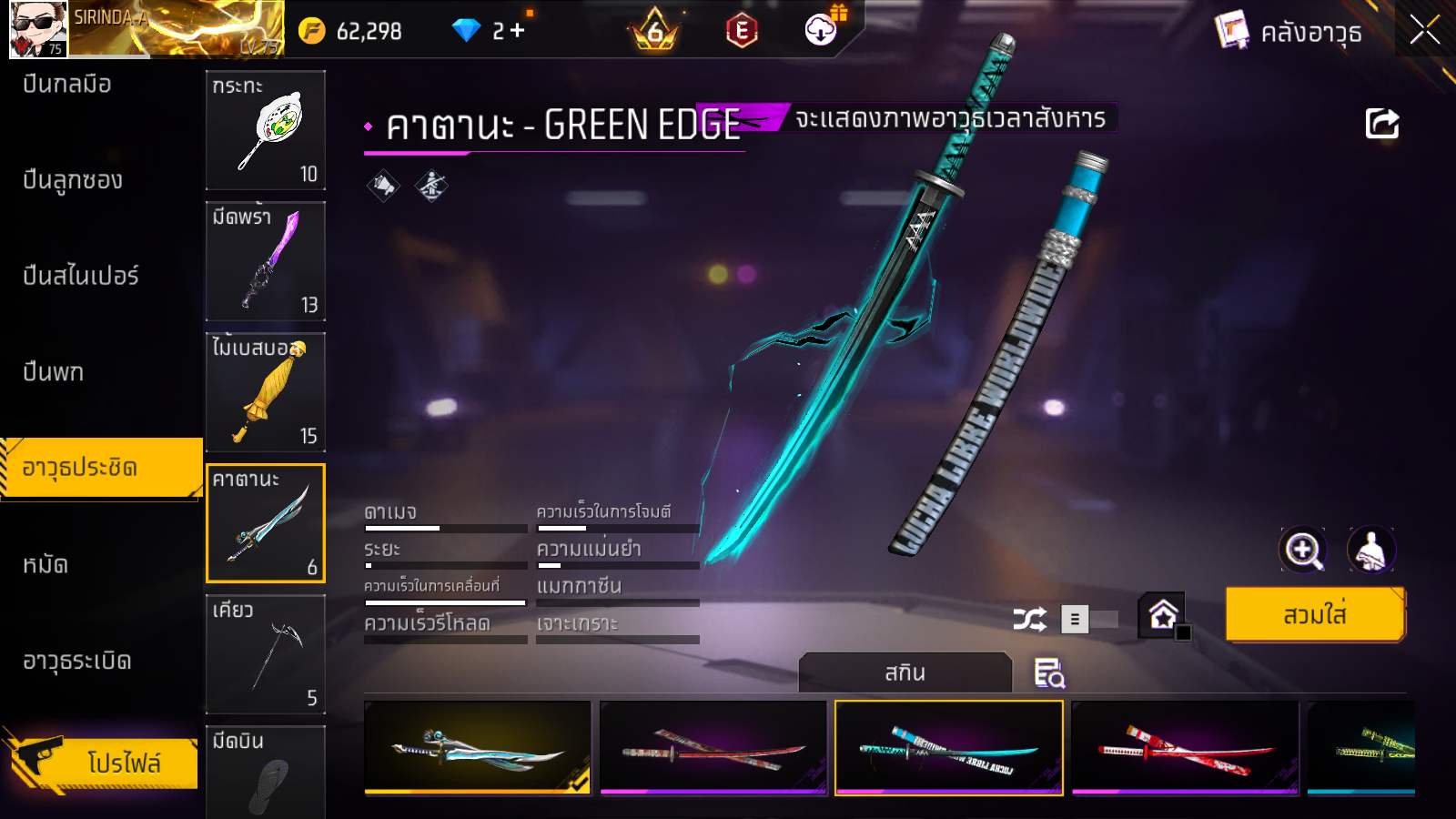Viewport: 1456px width, 819px height.
Task: Open the skin search filter icon
Action: point(1049,673)
